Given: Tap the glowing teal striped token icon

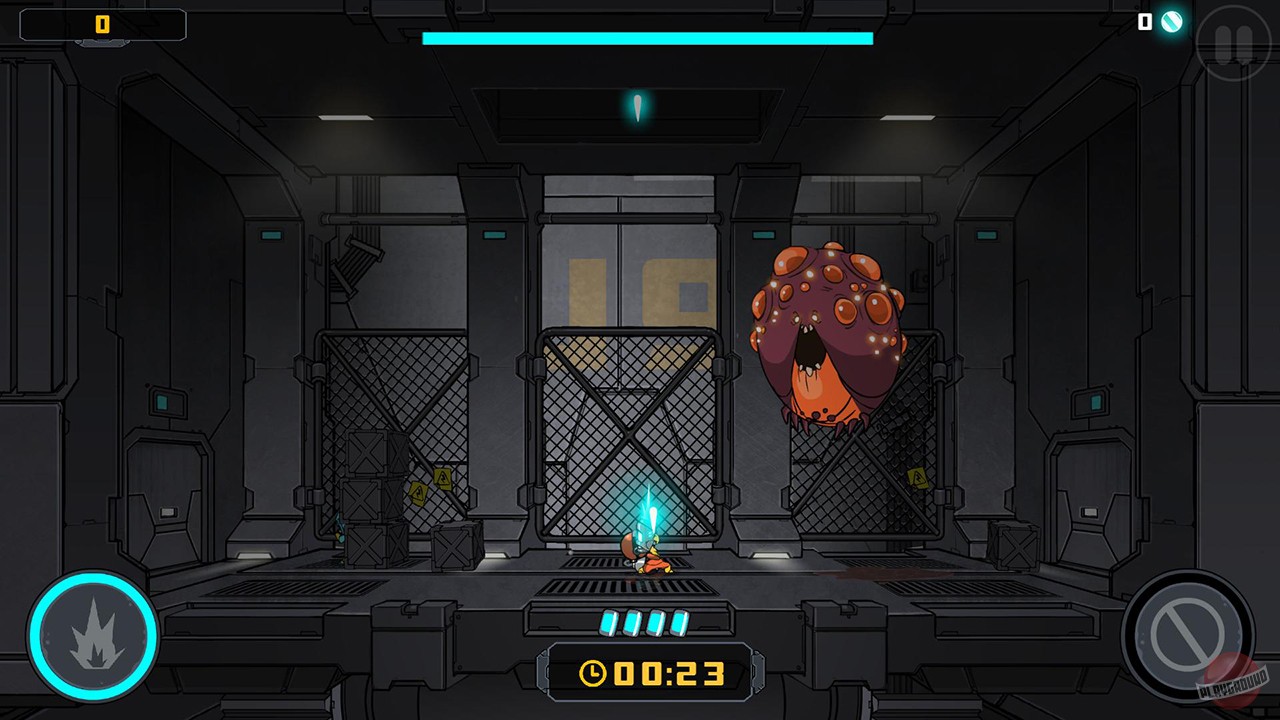Looking at the screenshot, I should [1170, 22].
